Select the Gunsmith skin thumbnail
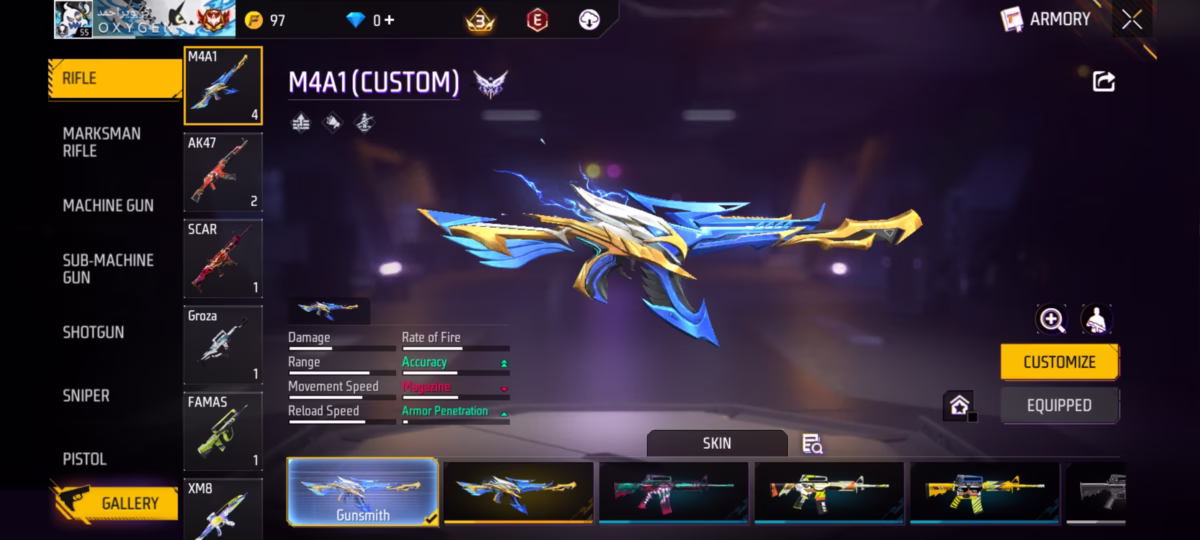 363,492
